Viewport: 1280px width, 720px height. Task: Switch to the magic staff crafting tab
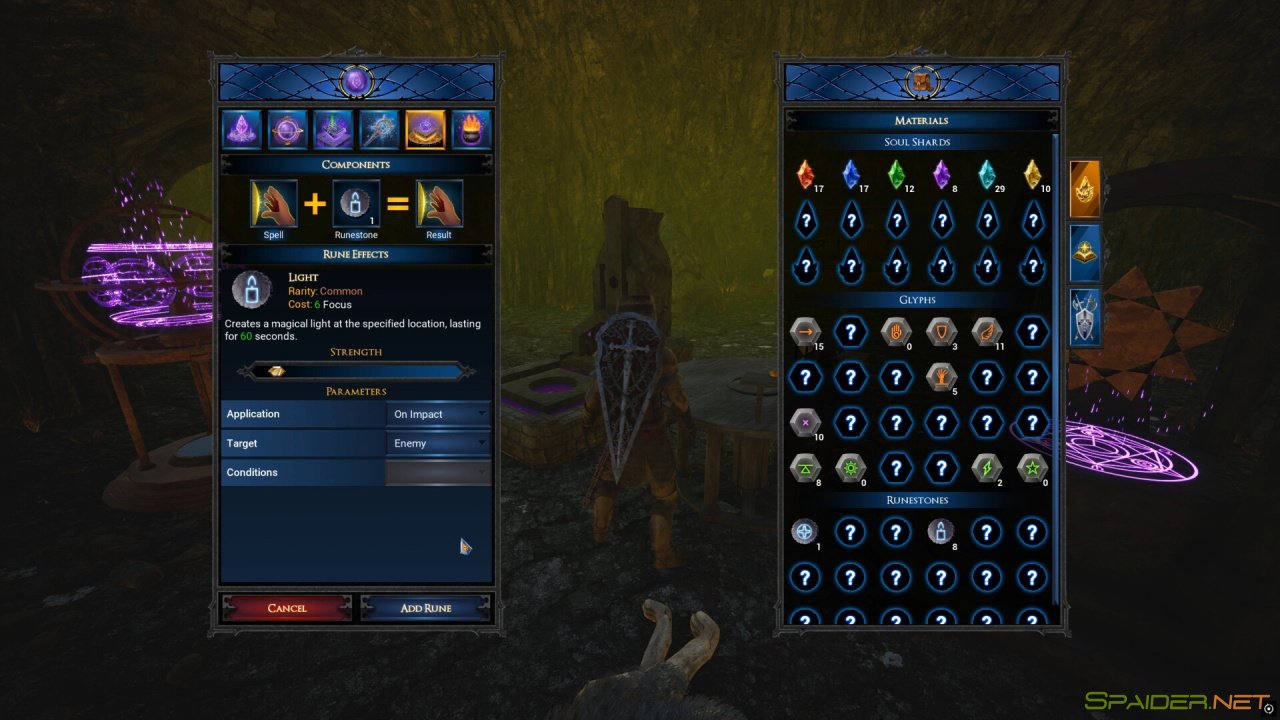pyautogui.click(x=379, y=130)
